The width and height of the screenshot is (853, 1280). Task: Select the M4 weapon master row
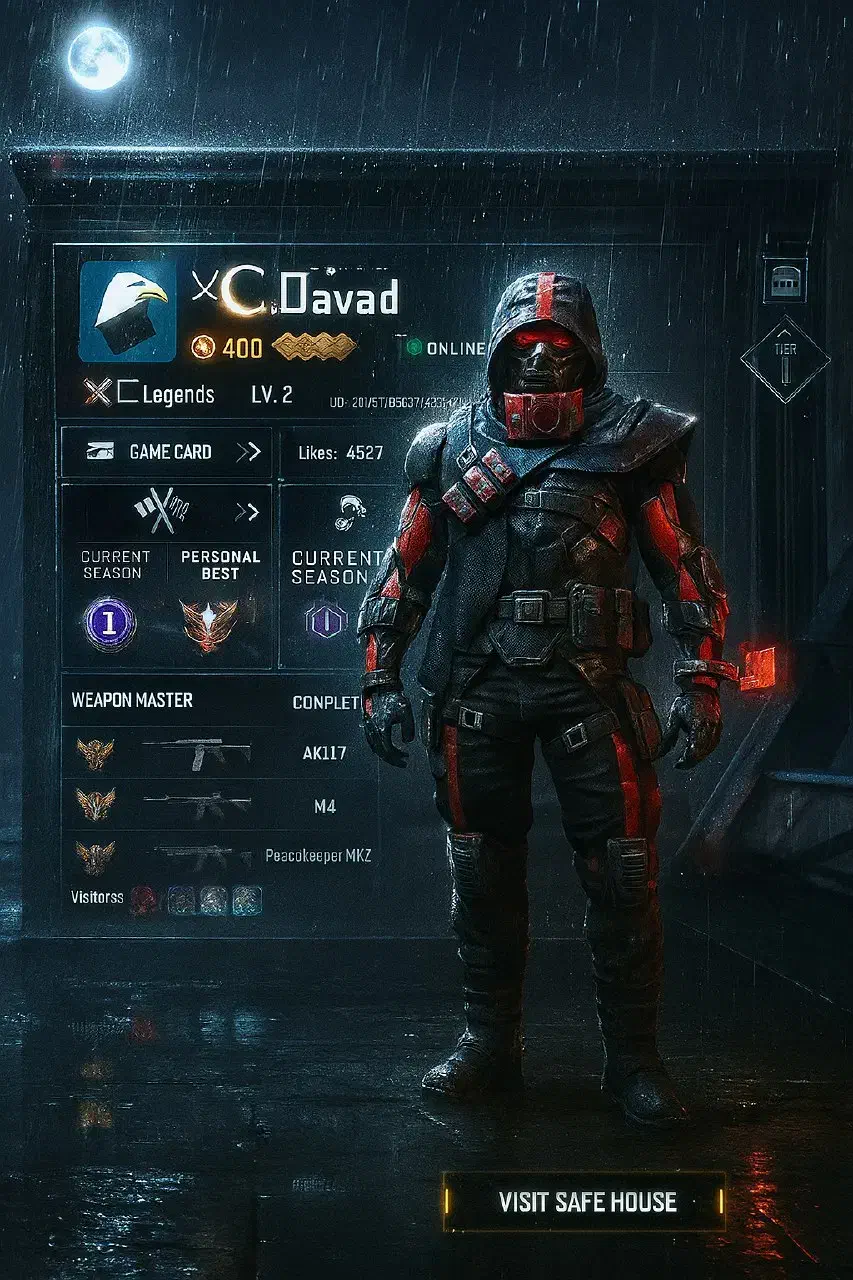point(220,804)
